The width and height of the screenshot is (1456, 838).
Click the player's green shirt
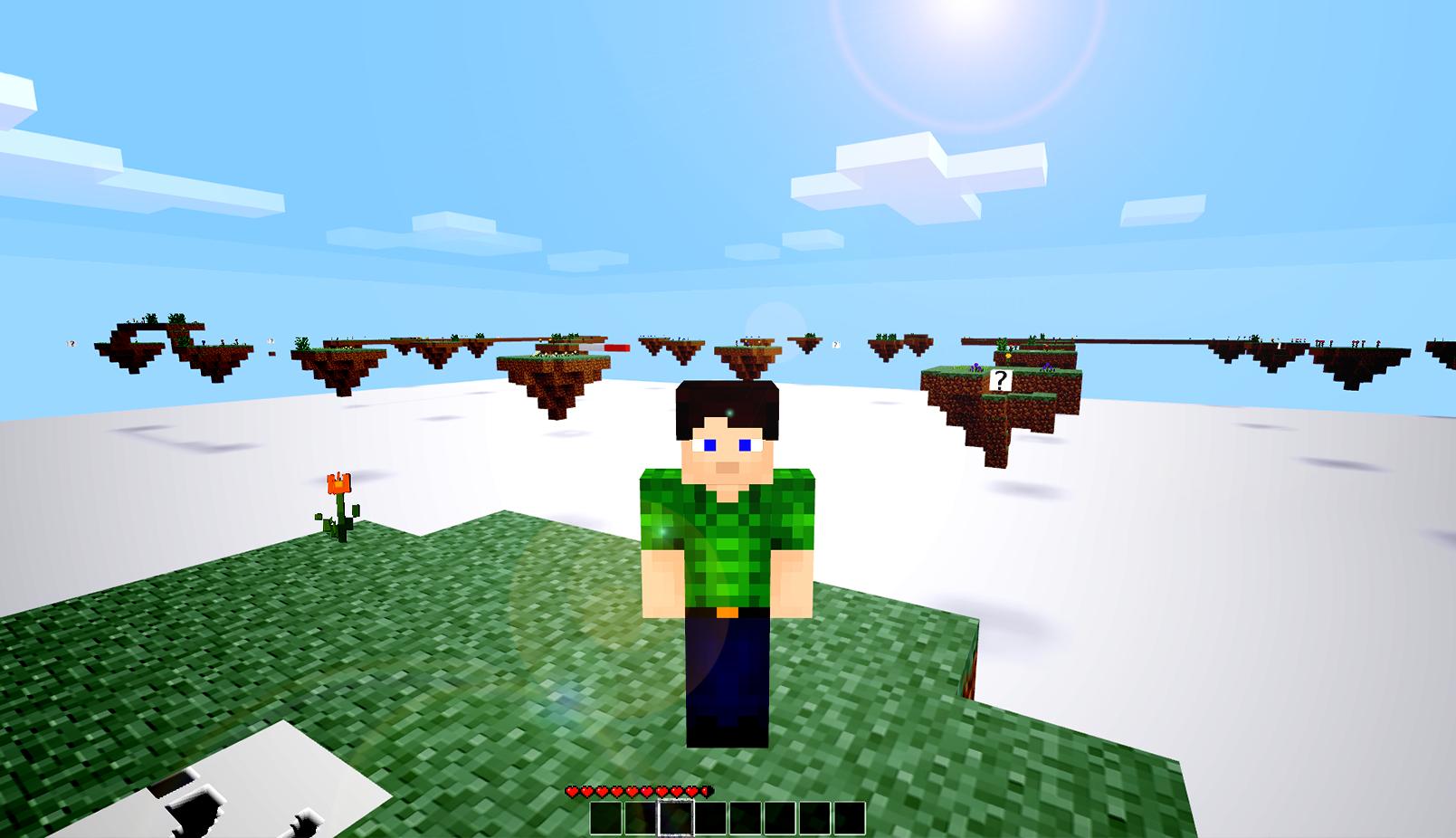(x=728, y=543)
